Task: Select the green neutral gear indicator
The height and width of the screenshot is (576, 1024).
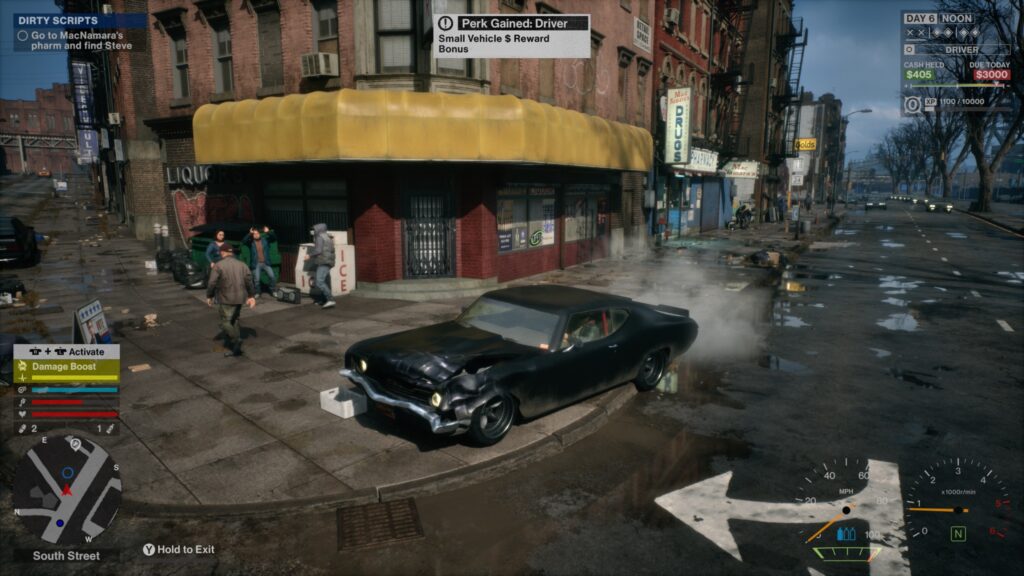Action: (958, 534)
